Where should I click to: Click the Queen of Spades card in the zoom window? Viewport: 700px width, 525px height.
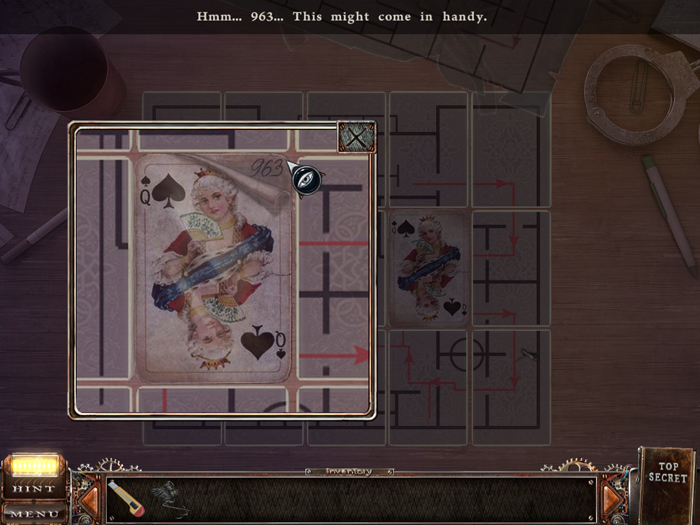click(215, 270)
